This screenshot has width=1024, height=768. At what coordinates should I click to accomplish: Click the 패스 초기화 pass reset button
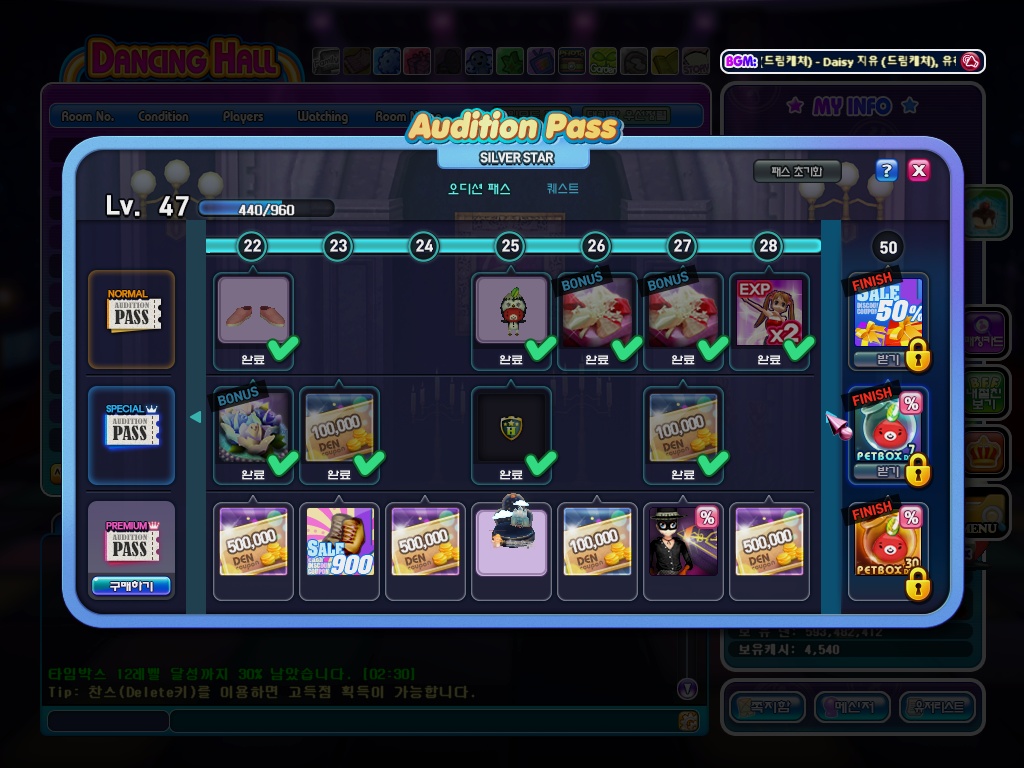pyautogui.click(x=796, y=171)
